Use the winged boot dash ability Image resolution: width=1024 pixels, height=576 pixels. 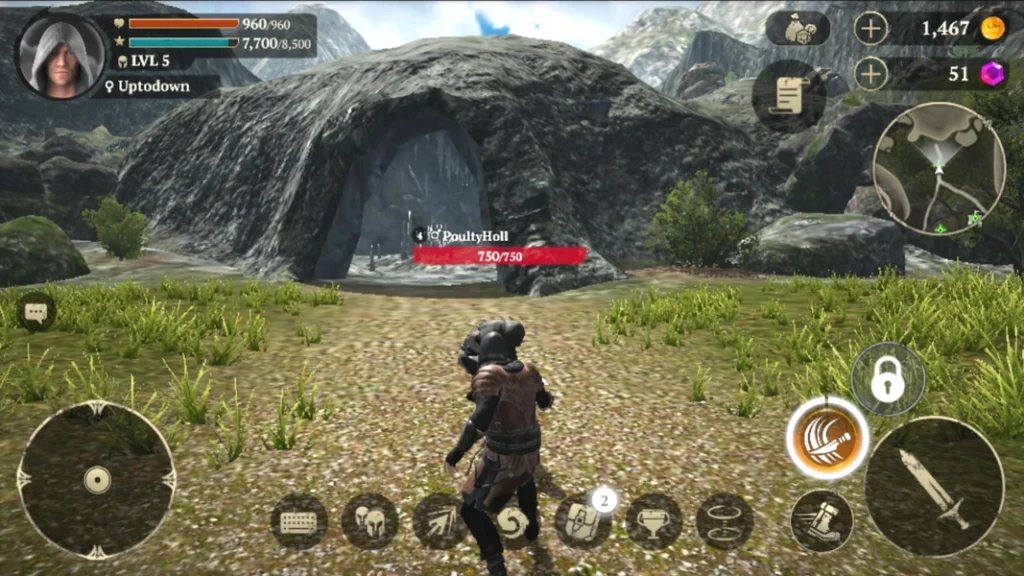click(x=821, y=520)
